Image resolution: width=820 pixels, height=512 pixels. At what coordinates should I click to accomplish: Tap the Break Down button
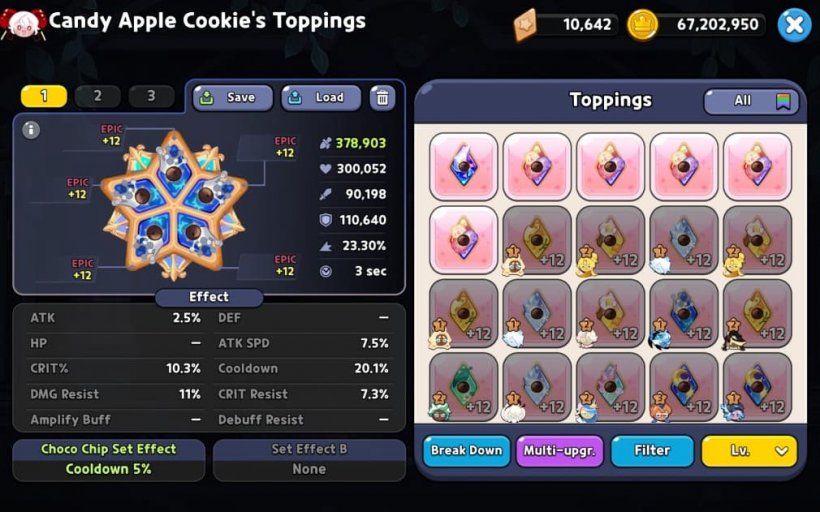(x=466, y=451)
